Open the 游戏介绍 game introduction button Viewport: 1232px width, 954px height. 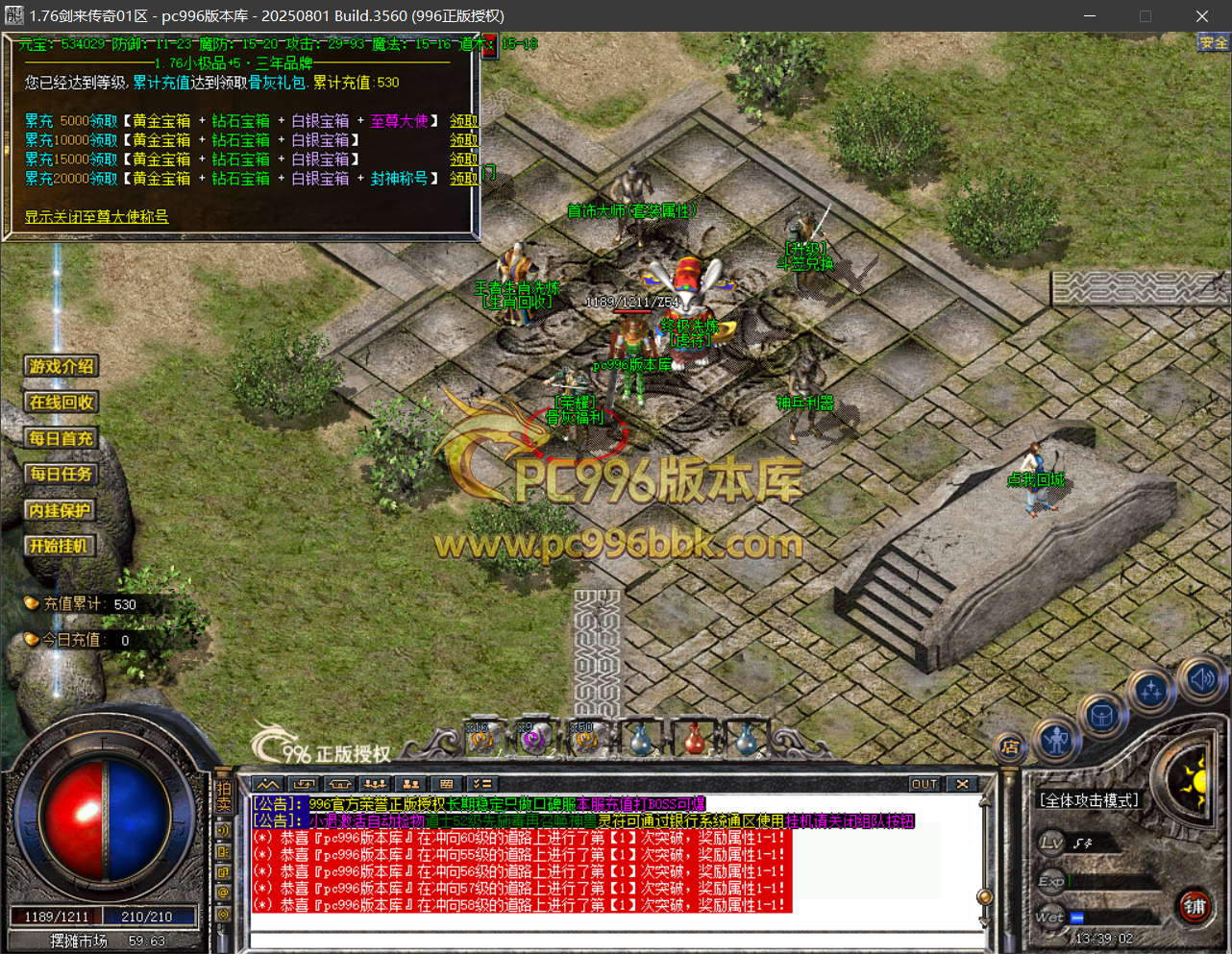(x=62, y=366)
